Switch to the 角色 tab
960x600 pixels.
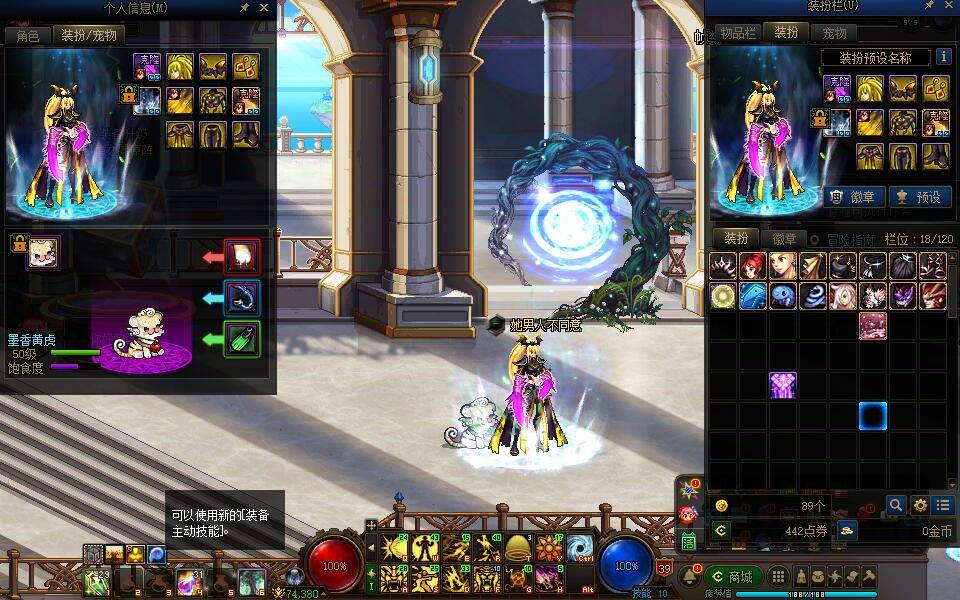(27, 35)
